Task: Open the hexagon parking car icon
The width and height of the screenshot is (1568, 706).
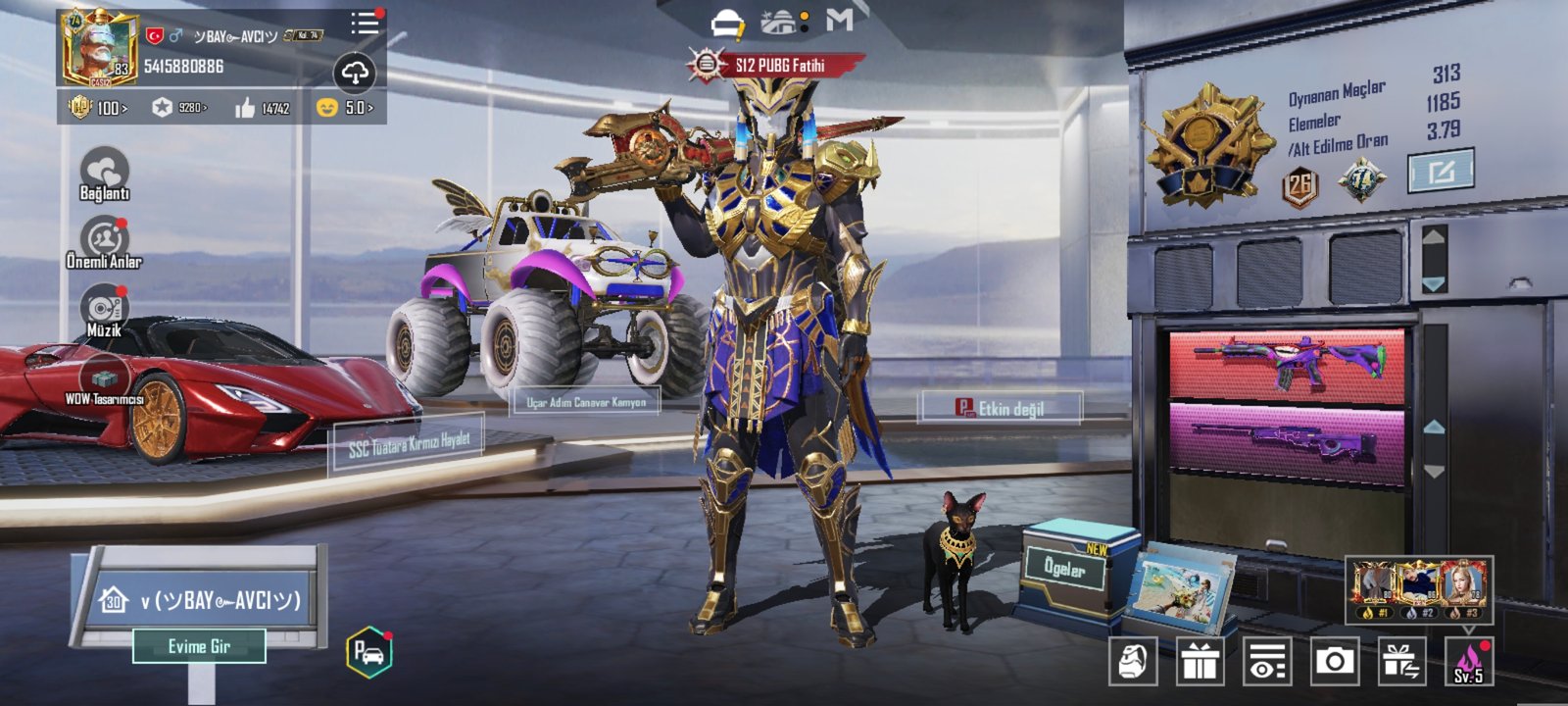Action: pyautogui.click(x=369, y=652)
